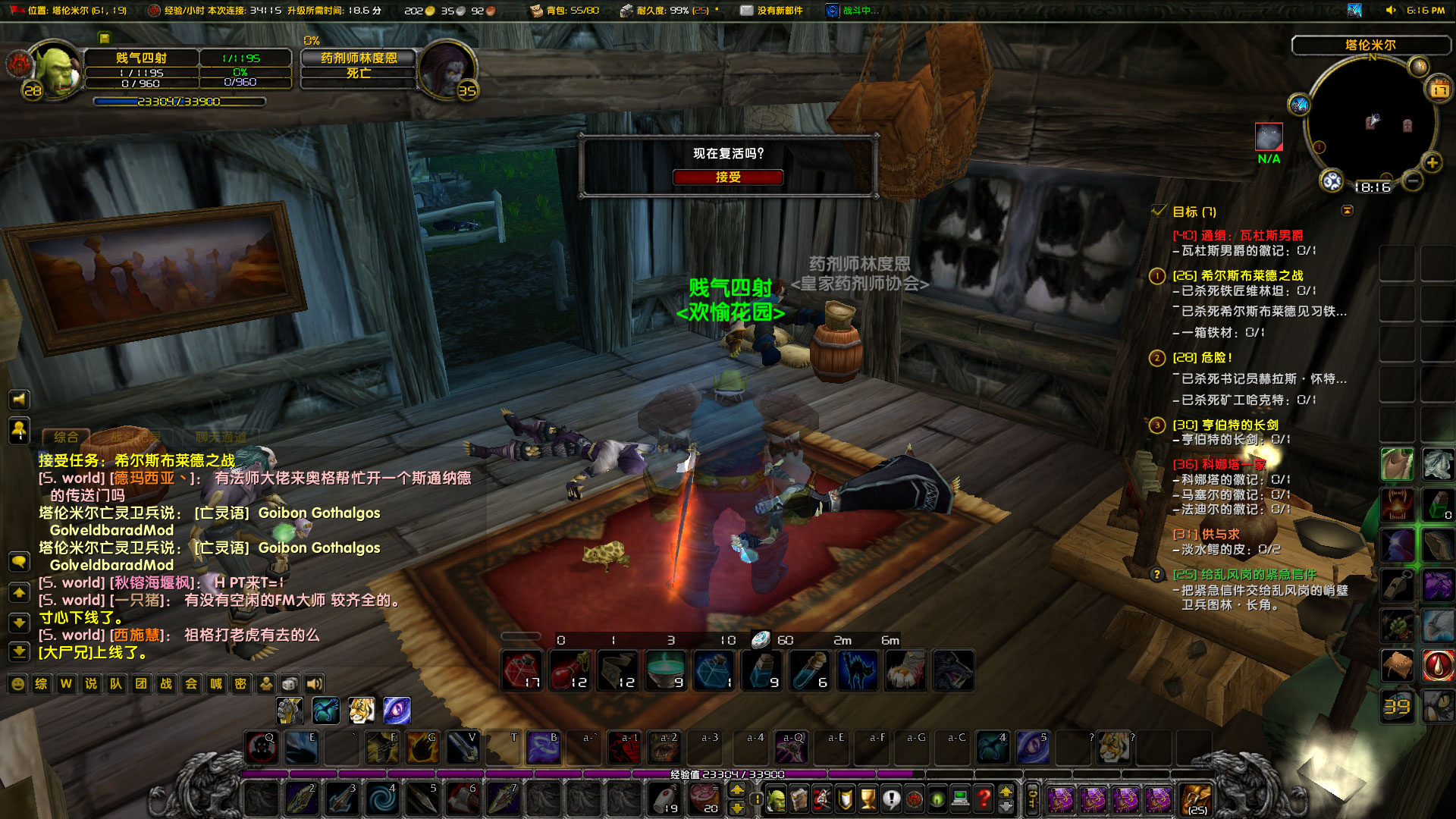Viewport: 1456px width, 819px height.
Task: Switch to the 综合 chat tab
Action: tap(68, 438)
